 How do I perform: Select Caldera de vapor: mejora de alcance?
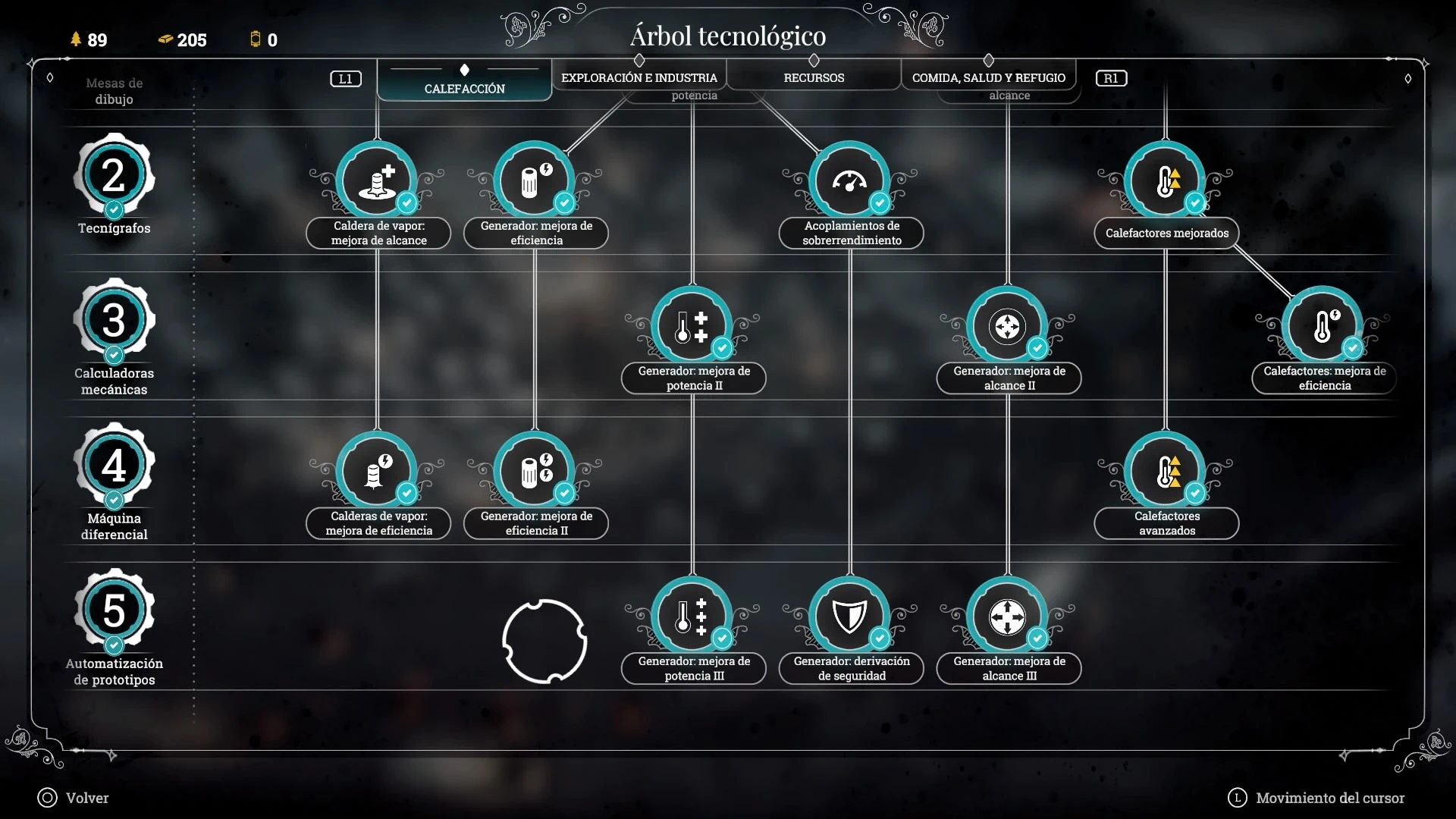click(377, 182)
